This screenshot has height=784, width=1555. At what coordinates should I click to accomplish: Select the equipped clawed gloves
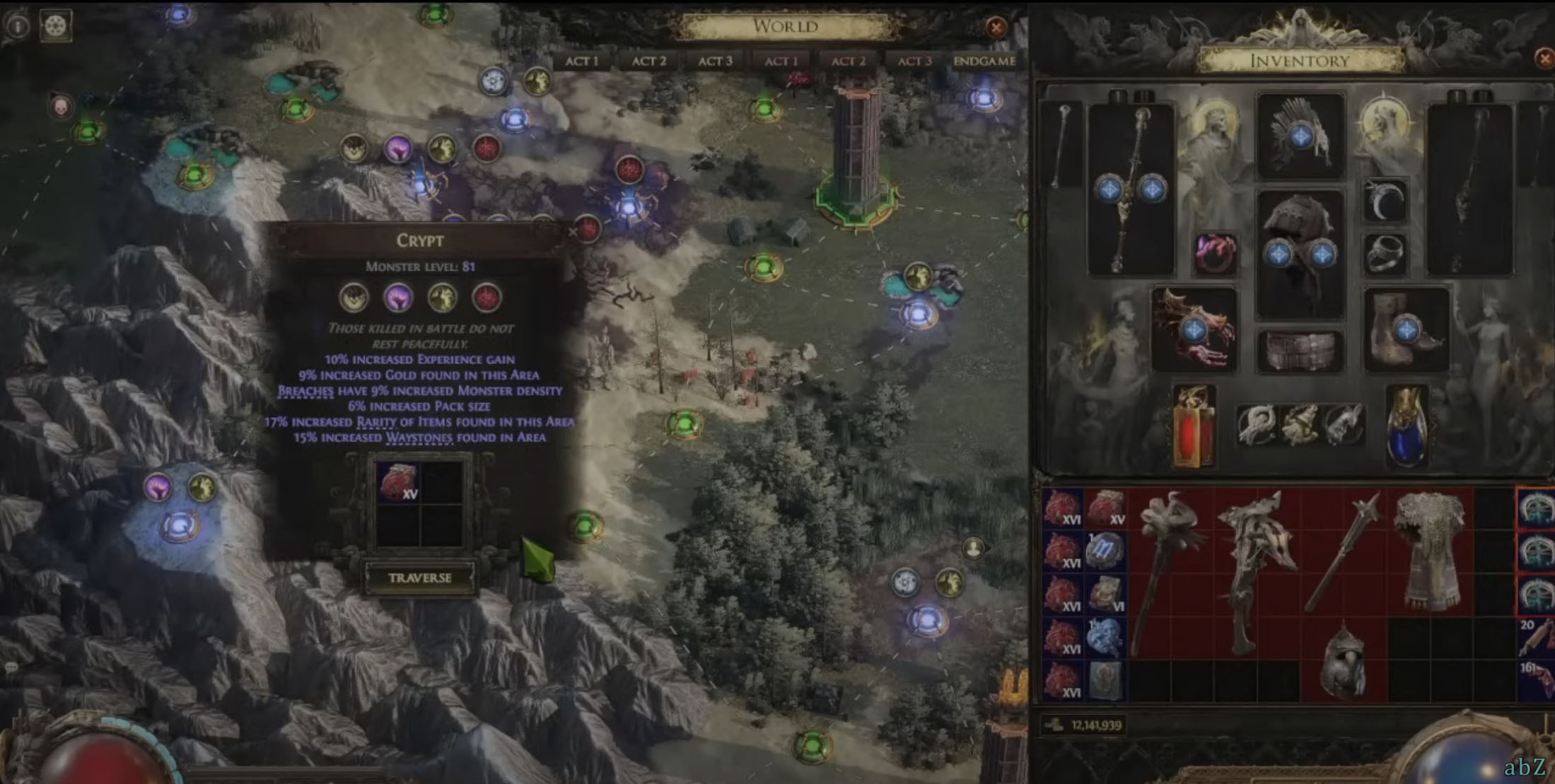(x=1194, y=329)
